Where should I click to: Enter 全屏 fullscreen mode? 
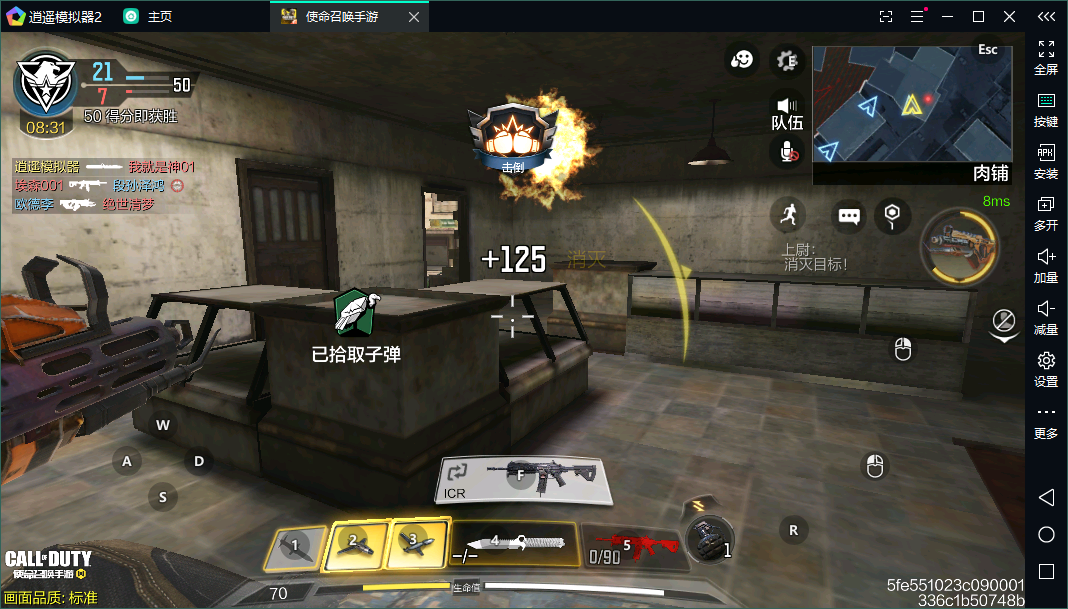(x=1046, y=57)
